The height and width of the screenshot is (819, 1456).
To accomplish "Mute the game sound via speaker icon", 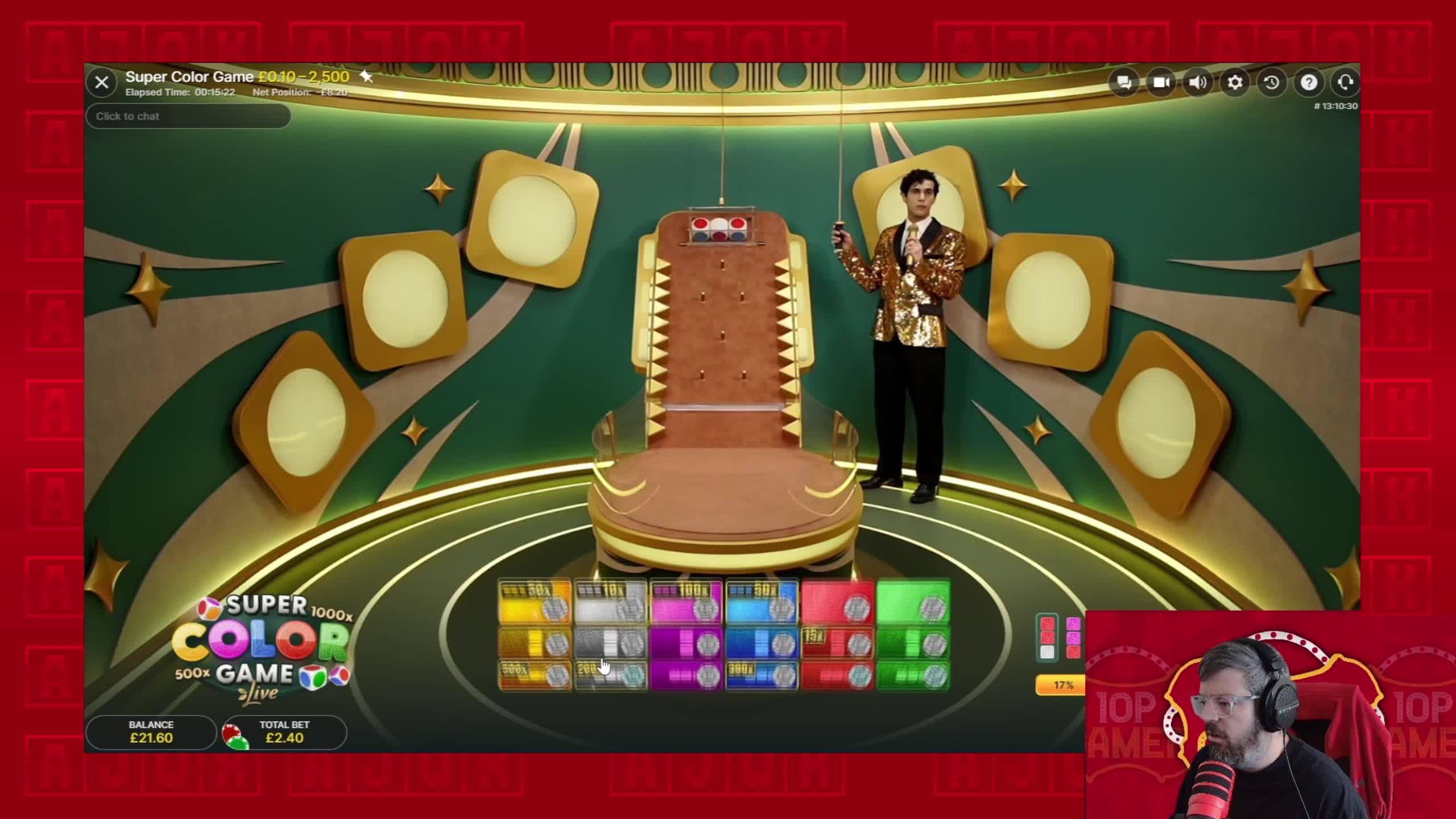I will tap(1199, 82).
